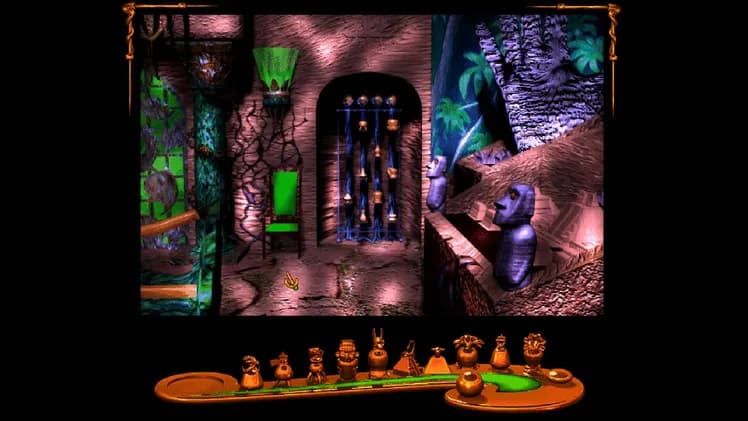The image size is (748, 421).
Task: Select the small bronze bowl at tray end
Action: point(558,376)
